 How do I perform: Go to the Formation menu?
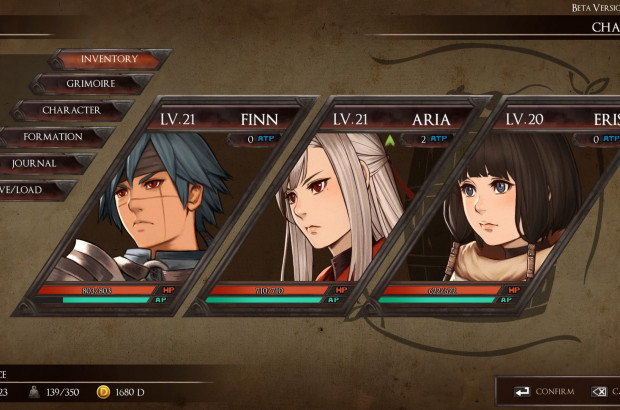point(55,136)
